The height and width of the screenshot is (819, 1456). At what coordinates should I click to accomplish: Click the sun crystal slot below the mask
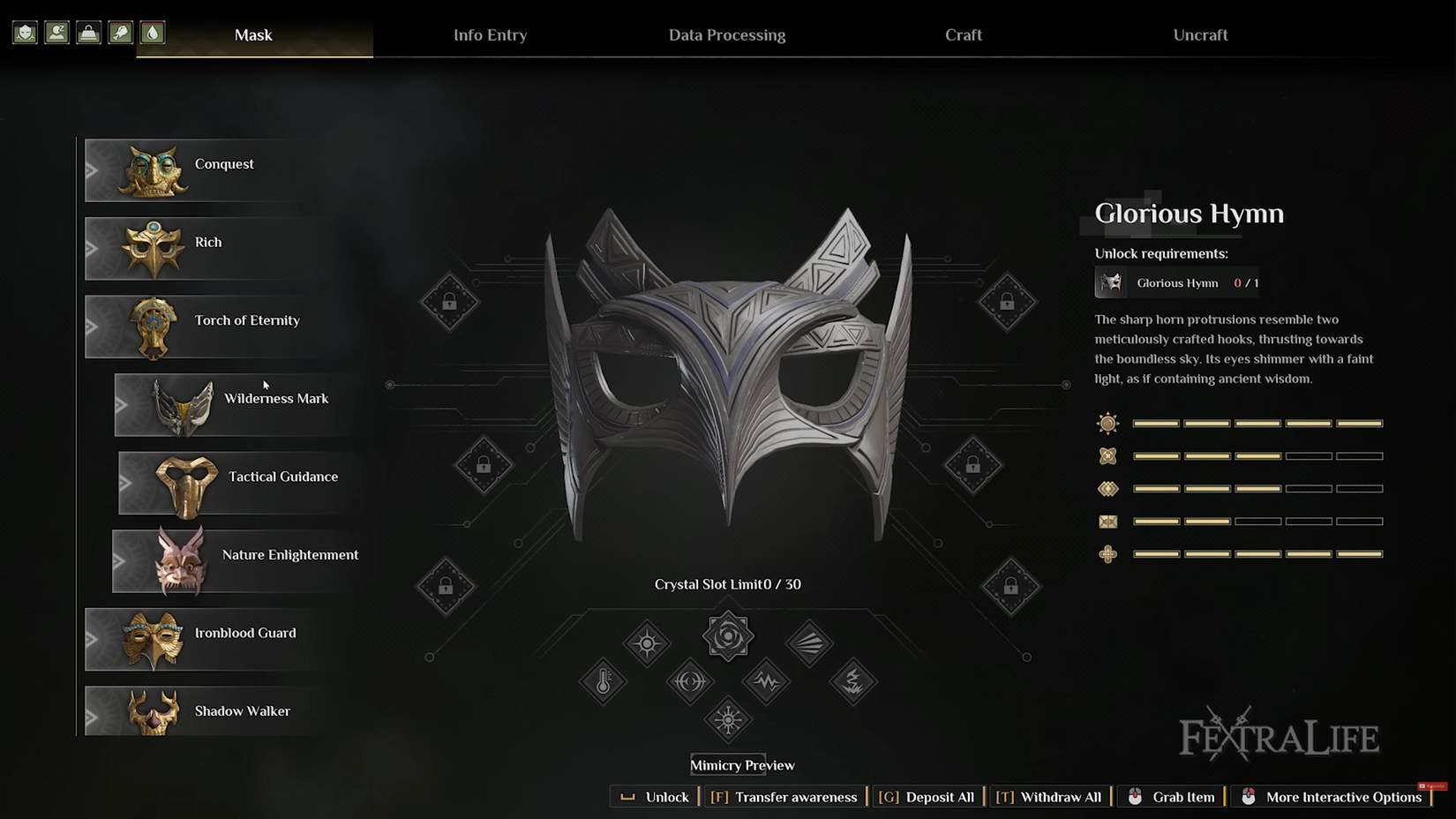(728, 719)
